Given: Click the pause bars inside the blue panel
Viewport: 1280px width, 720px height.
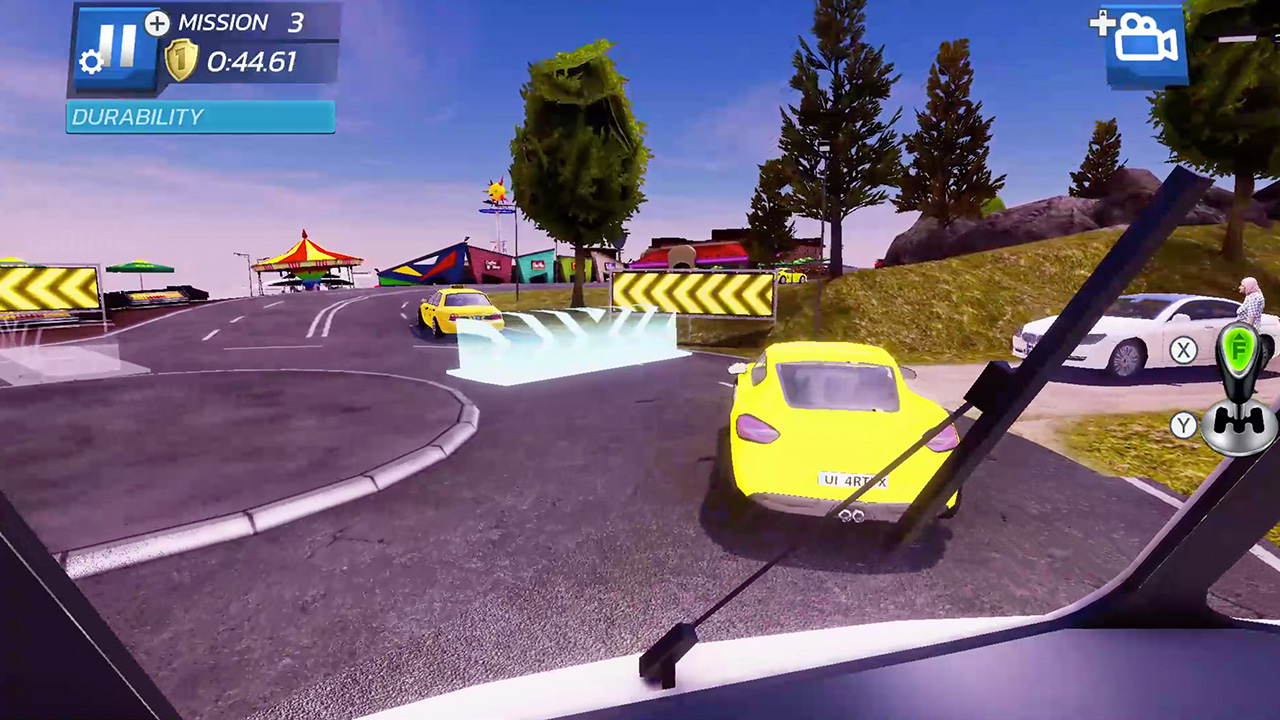Looking at the screenshot, I should click(117, 41).
